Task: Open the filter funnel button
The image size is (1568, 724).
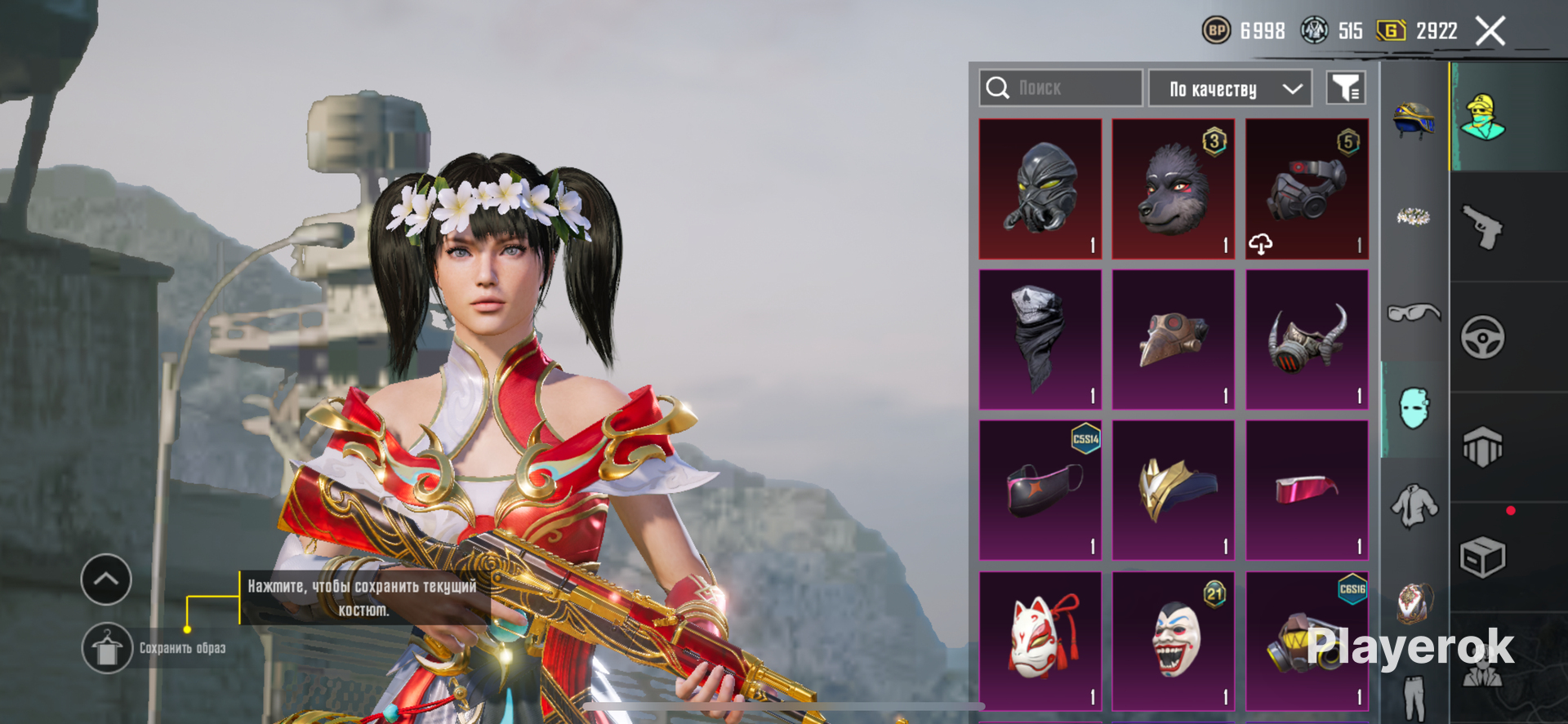Action: coord(1345,88)
